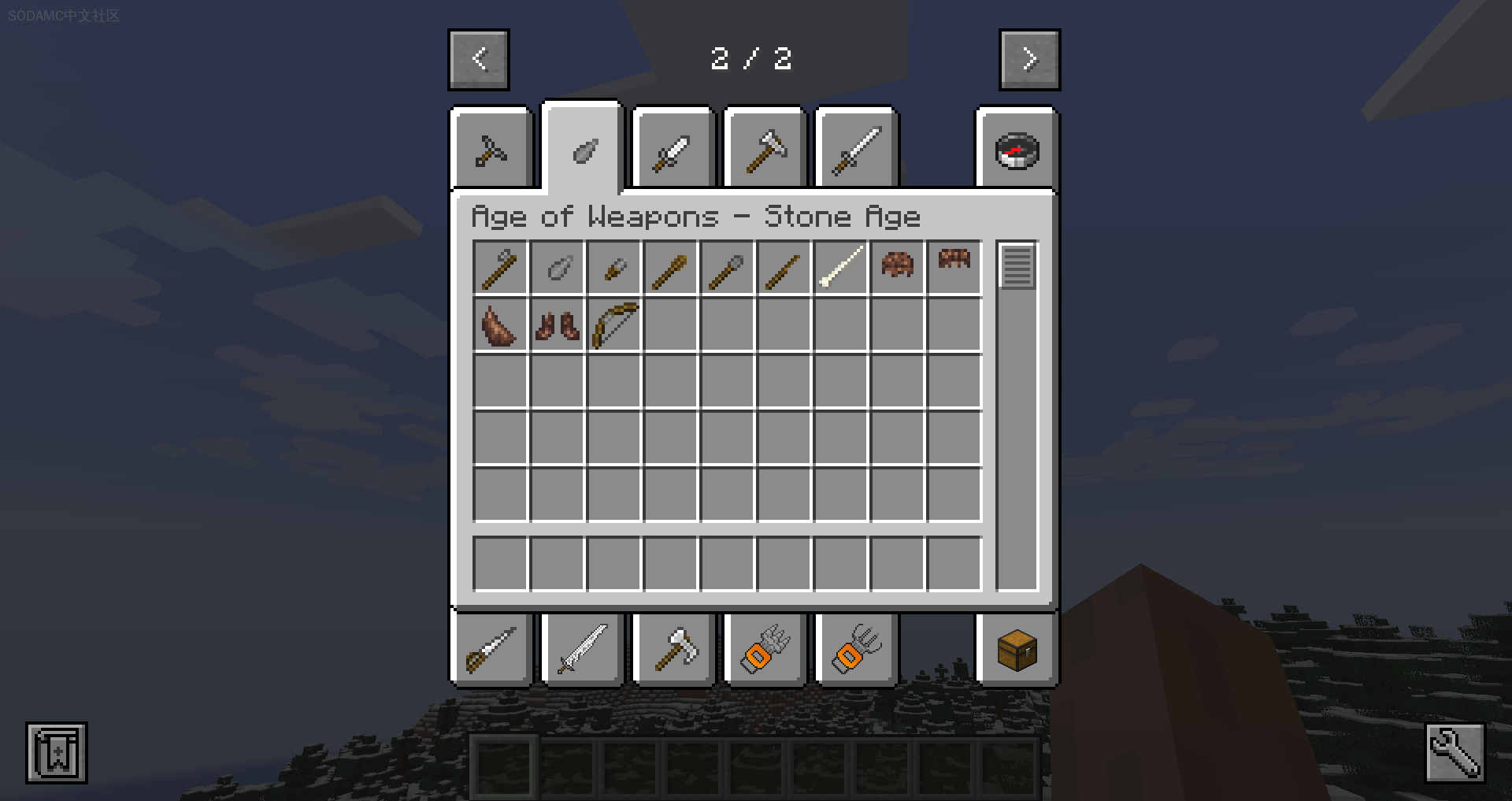The width and height of the screenshot is (1512, 801).
Task: Go to the next creative tab page
Action: click(x=1029, y=60)
